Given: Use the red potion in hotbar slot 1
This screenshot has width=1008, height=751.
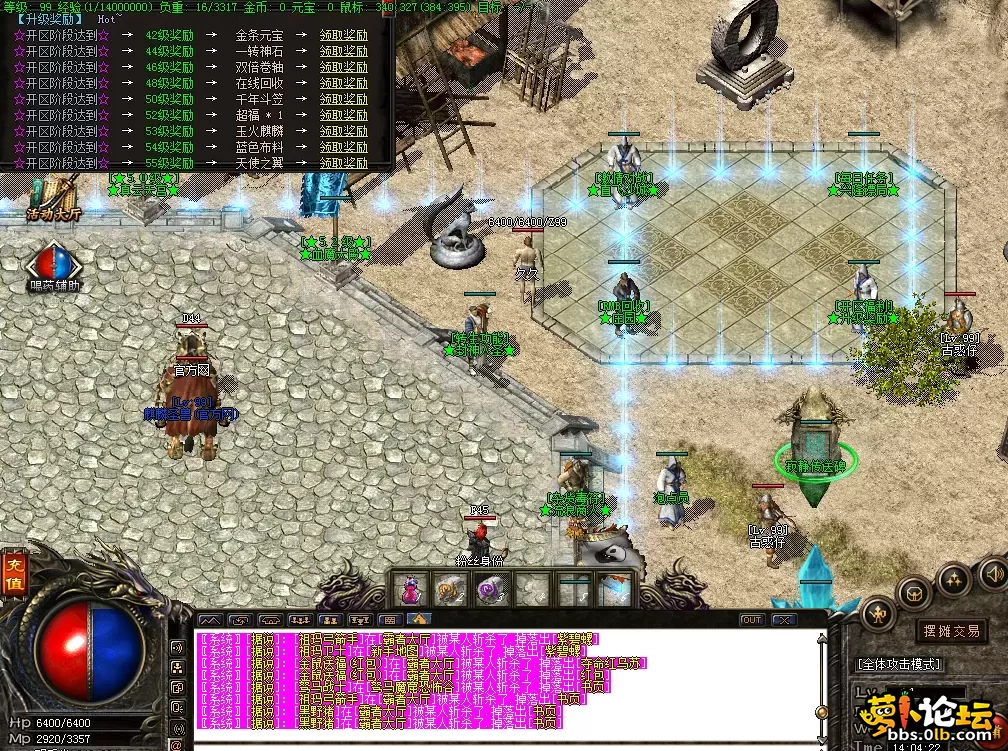Looking at the screenshot, I should [x=410, y=588].
